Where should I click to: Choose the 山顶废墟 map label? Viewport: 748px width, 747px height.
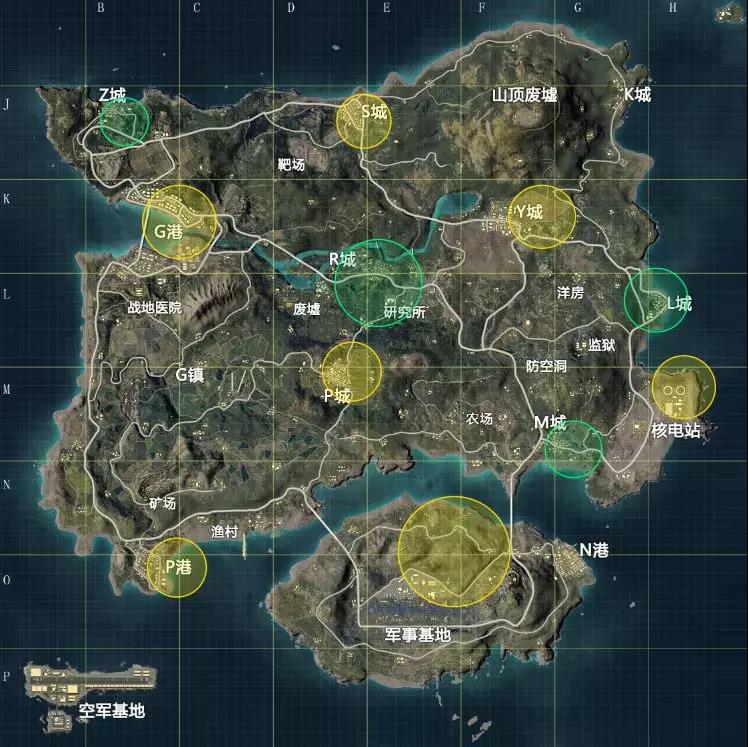[x=524, y=96]
